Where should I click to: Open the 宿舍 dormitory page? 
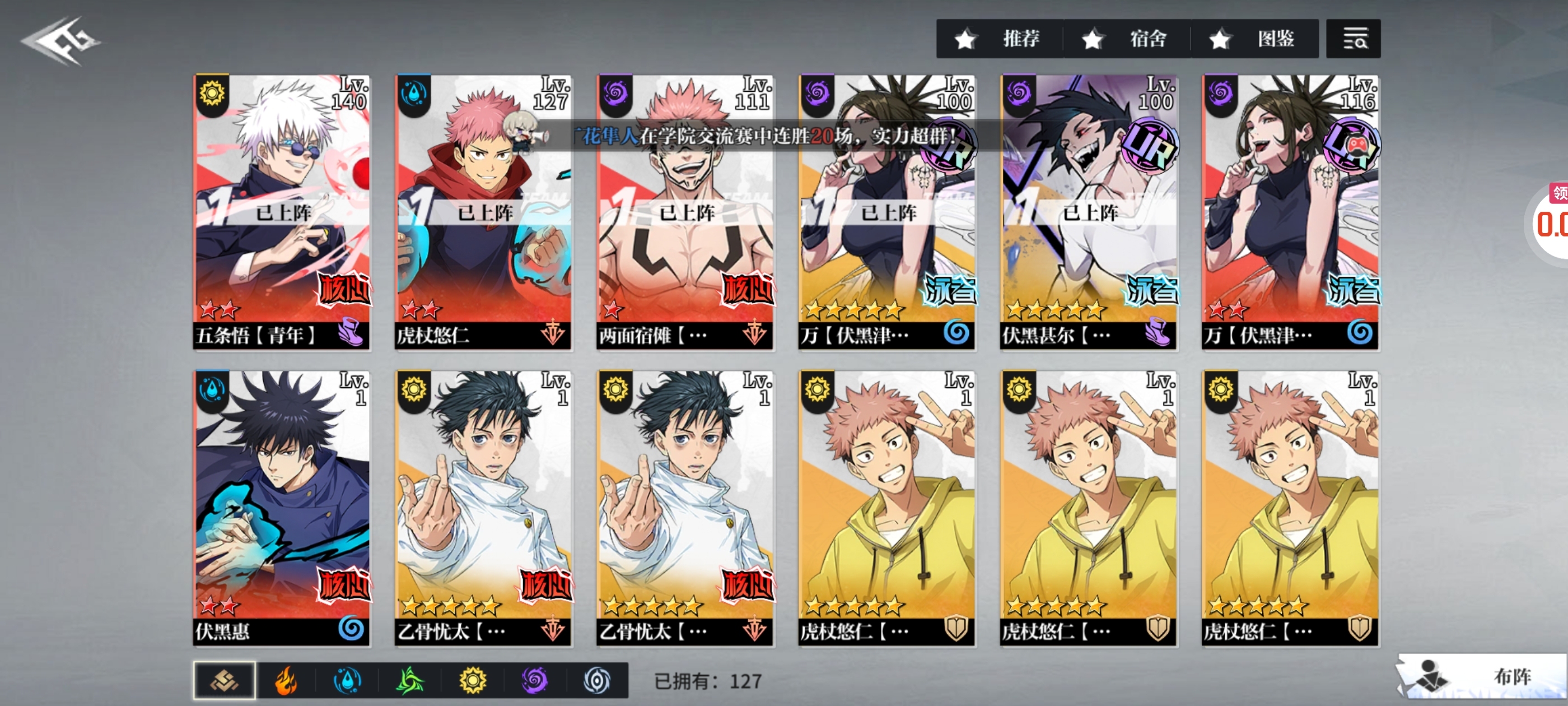coord(1126,39)
